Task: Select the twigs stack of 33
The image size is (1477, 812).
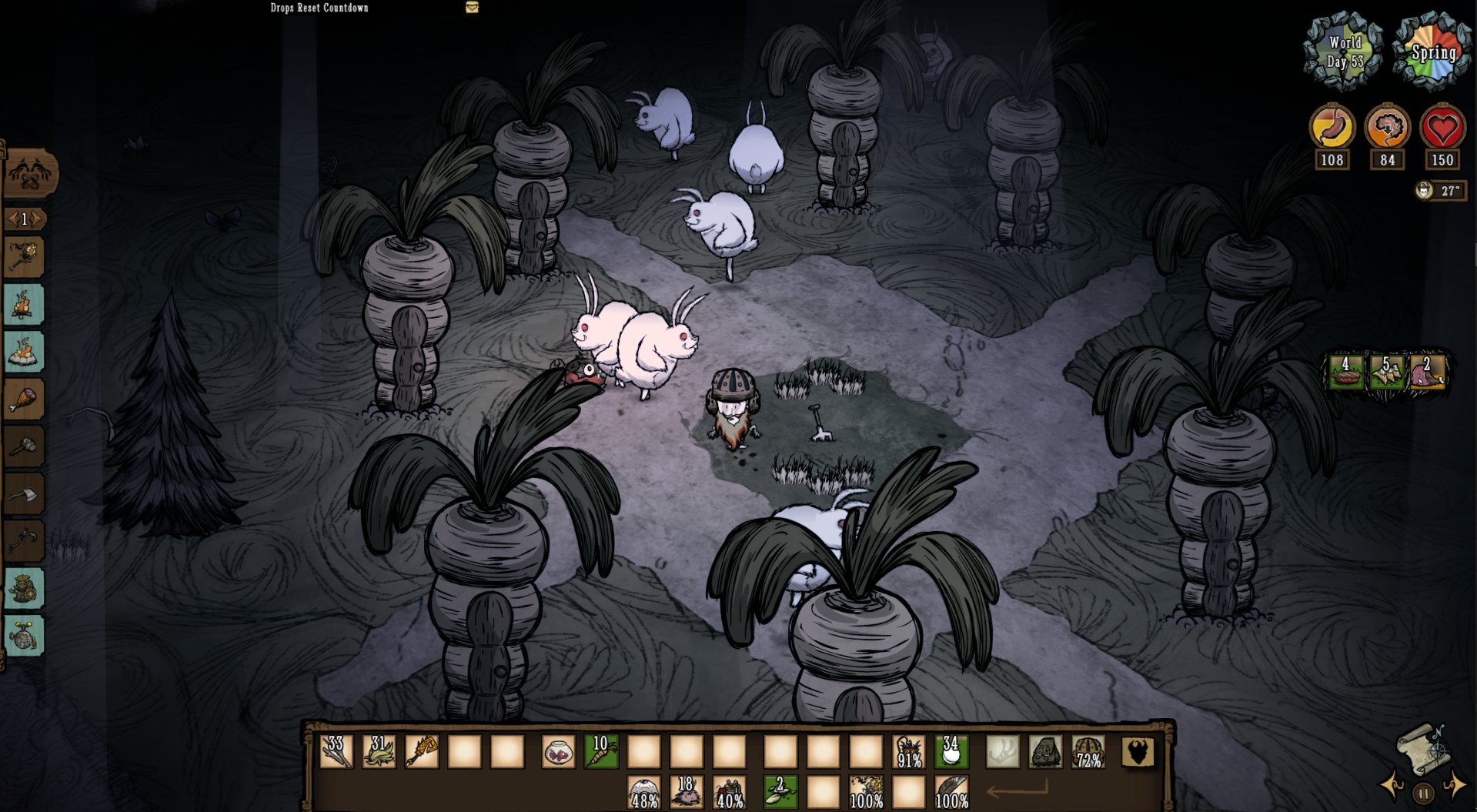Action: tap(336, 752)
